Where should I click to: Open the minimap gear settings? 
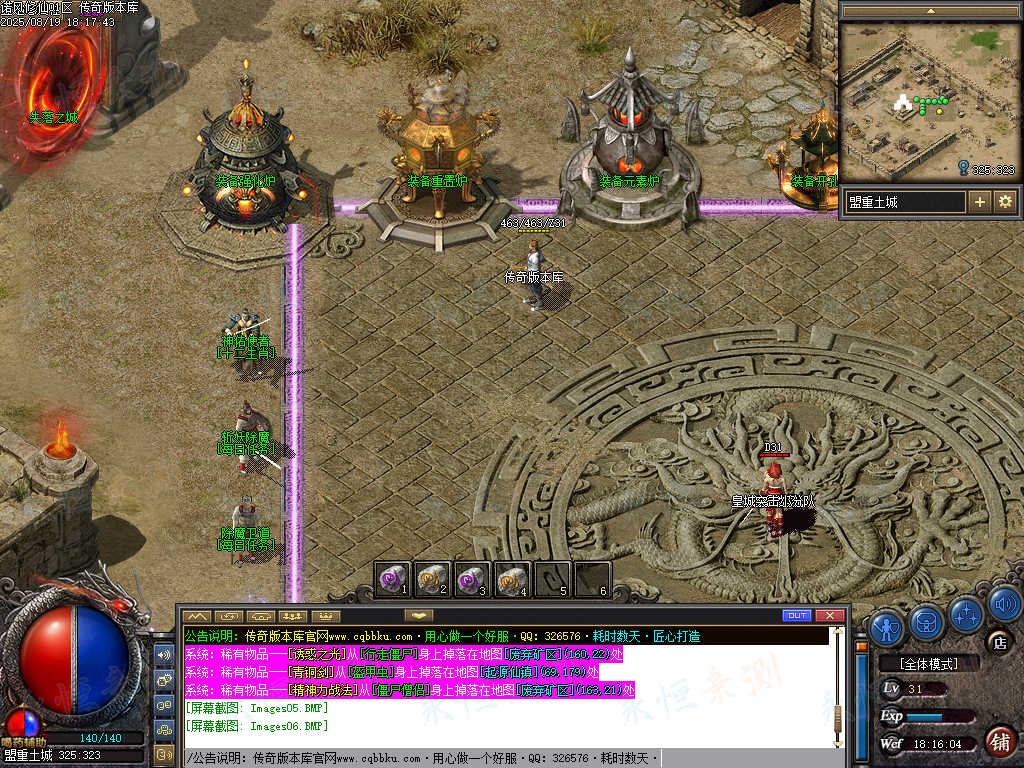1005,202
